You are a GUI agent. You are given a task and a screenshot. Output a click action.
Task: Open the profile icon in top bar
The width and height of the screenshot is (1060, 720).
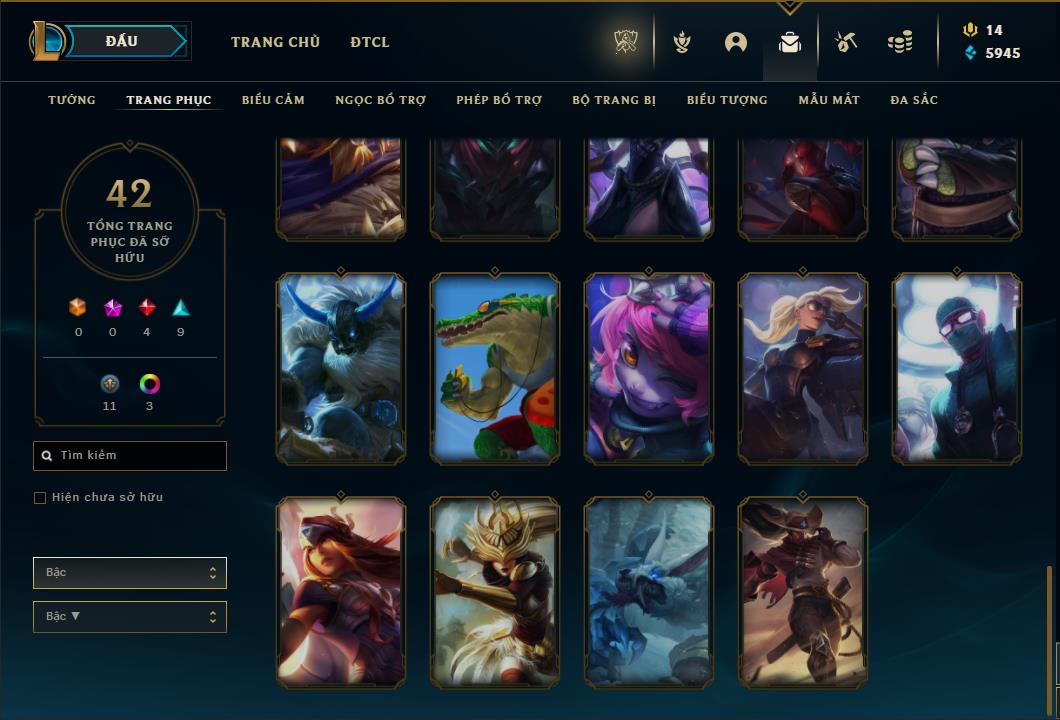click(736, 42)
